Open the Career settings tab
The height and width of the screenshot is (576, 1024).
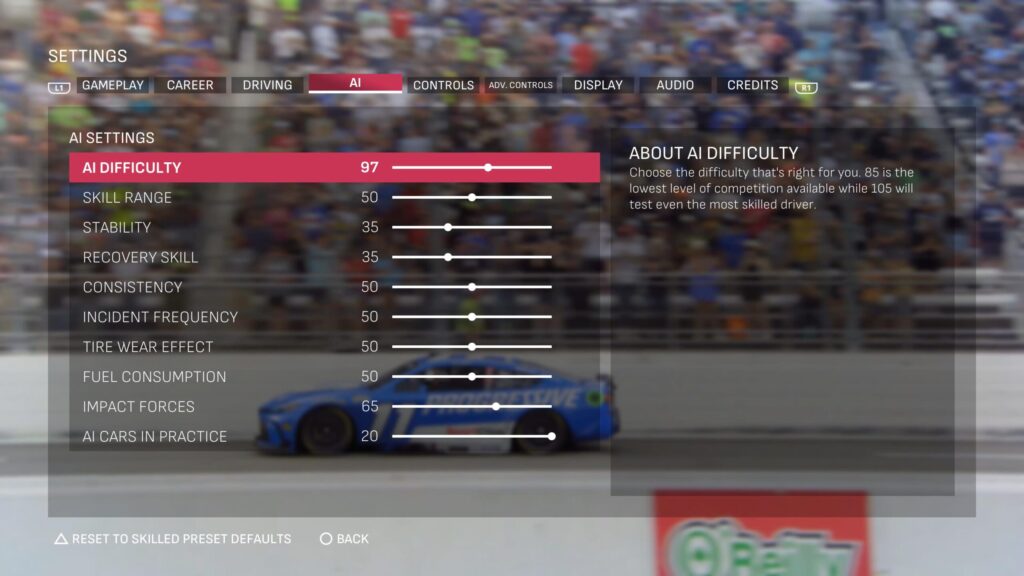(x=190, y=85)
